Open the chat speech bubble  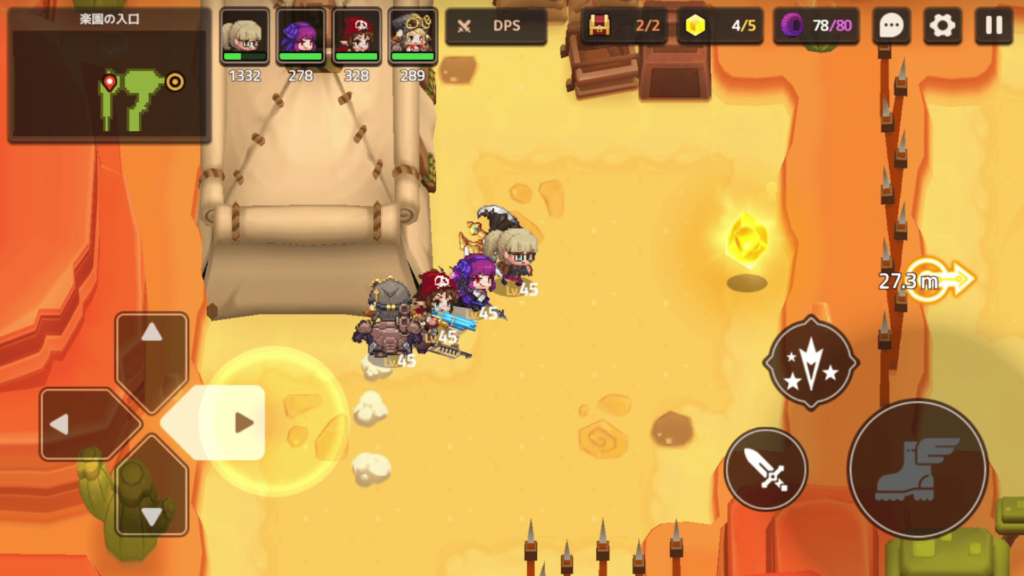[x=890, y=26]
